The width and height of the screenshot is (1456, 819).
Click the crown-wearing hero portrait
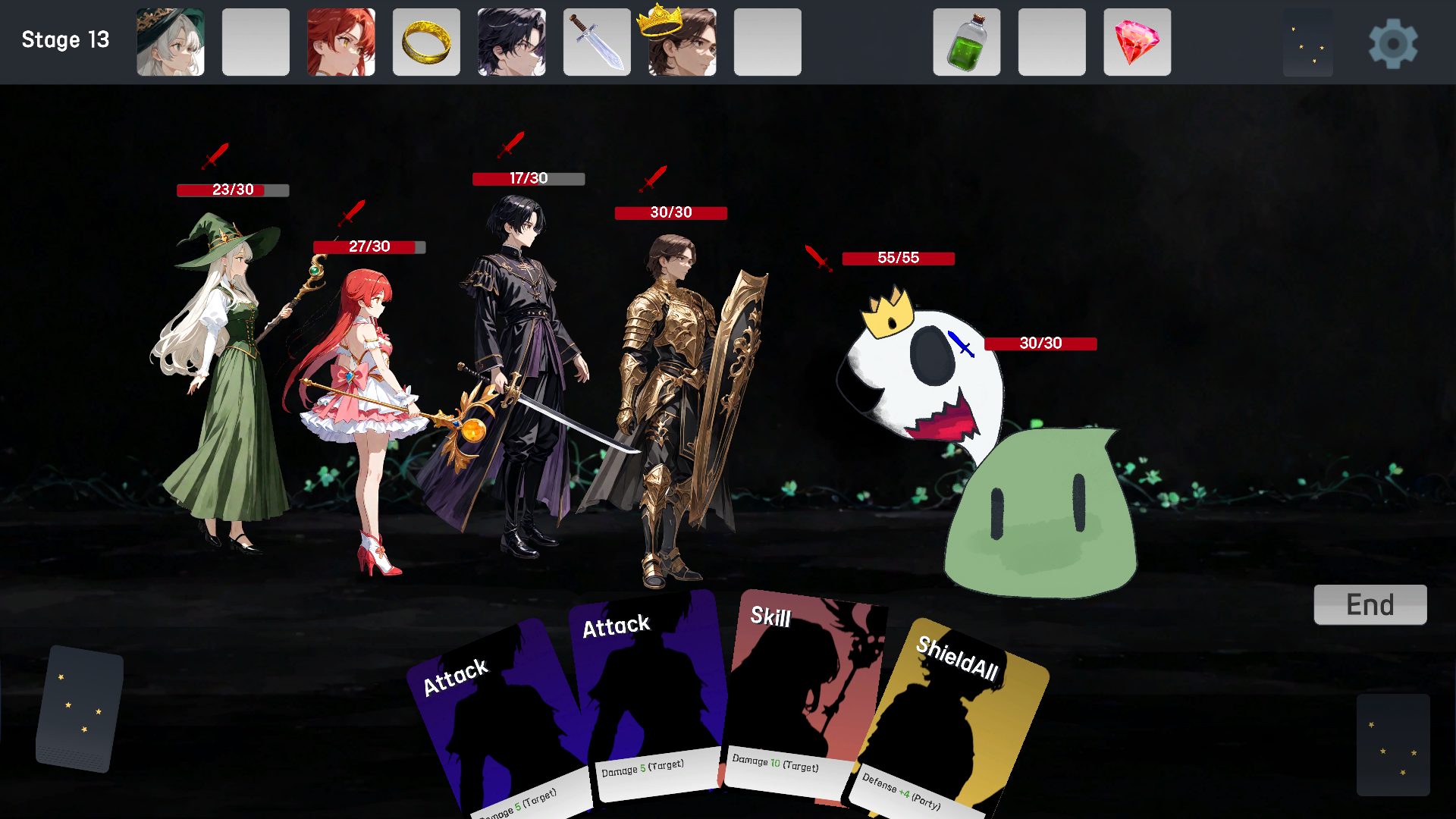pyautogui.click(x=682, y=42)
